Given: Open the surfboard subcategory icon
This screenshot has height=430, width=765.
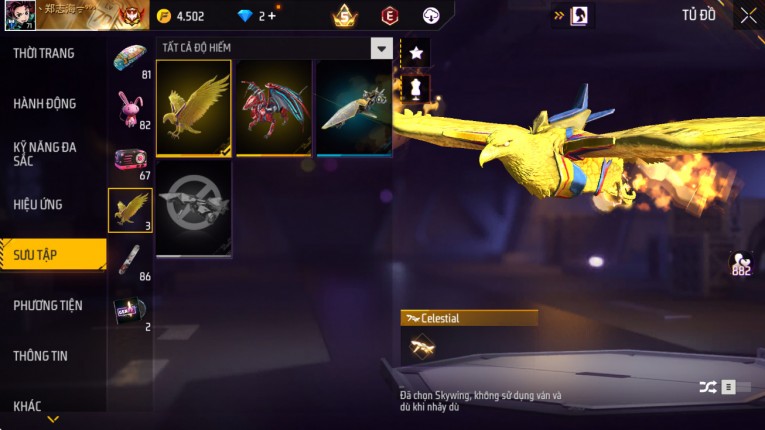Looking at the screenshot, I should [x=130, y=258].
